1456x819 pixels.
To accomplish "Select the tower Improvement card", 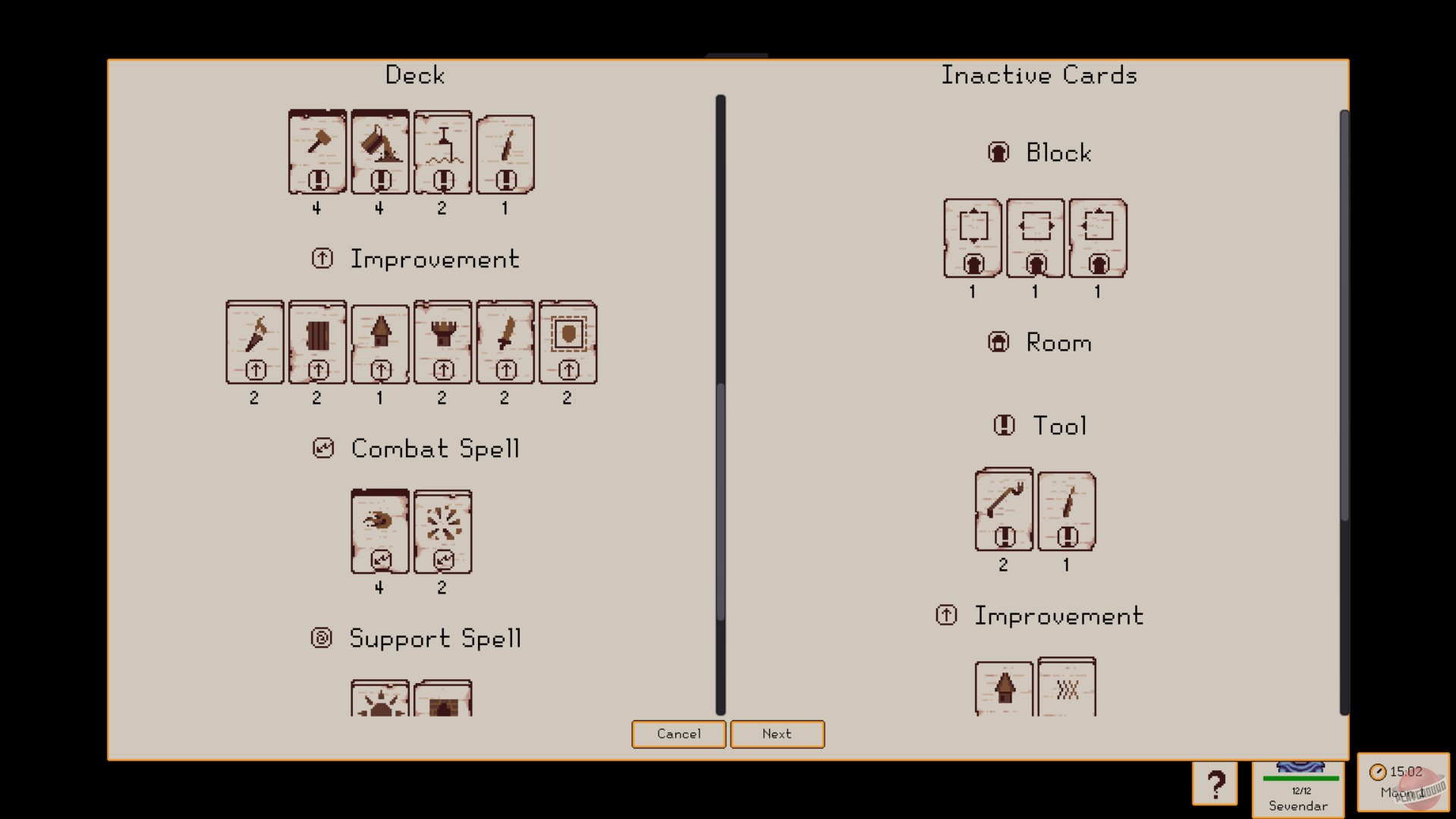I will click(442, 342).
